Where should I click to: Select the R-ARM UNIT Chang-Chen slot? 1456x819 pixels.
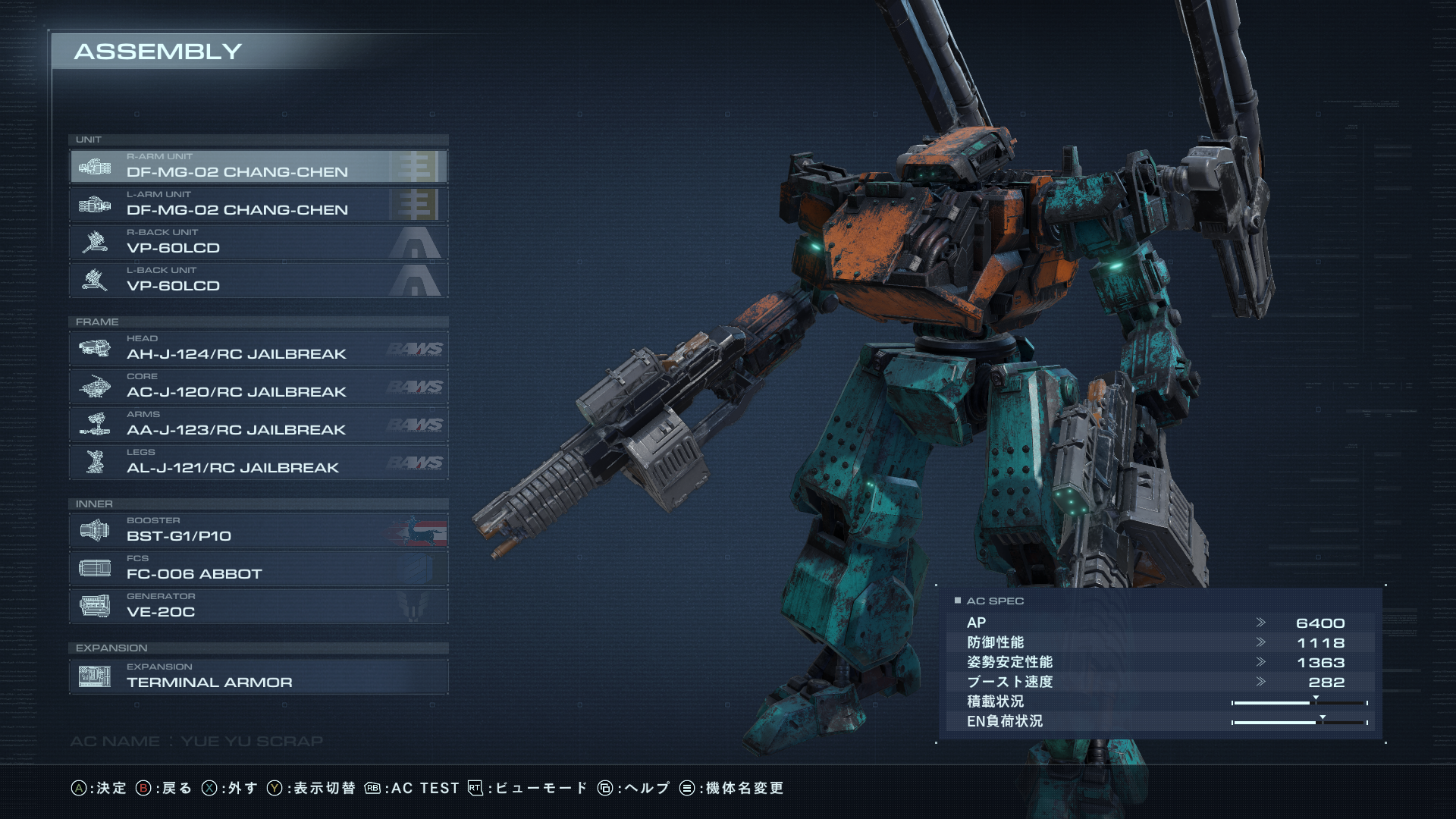pyautogui.click(x=258, y=166)
